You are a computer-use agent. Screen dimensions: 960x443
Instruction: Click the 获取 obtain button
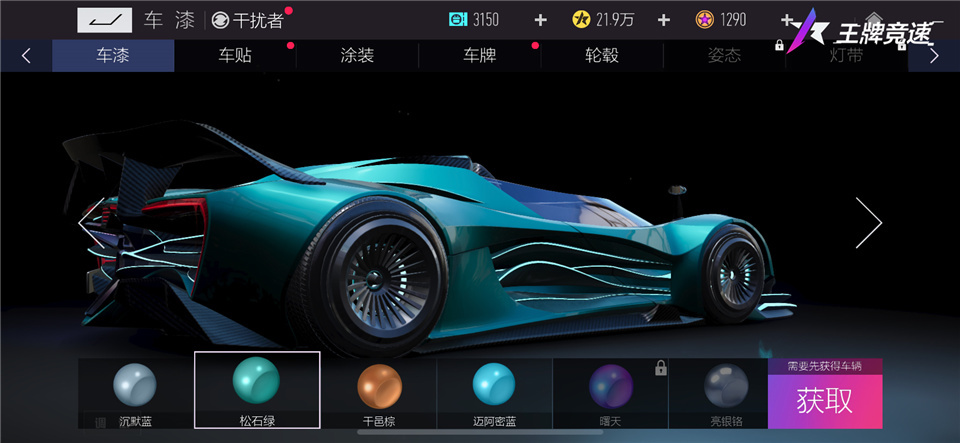(825, 401)
